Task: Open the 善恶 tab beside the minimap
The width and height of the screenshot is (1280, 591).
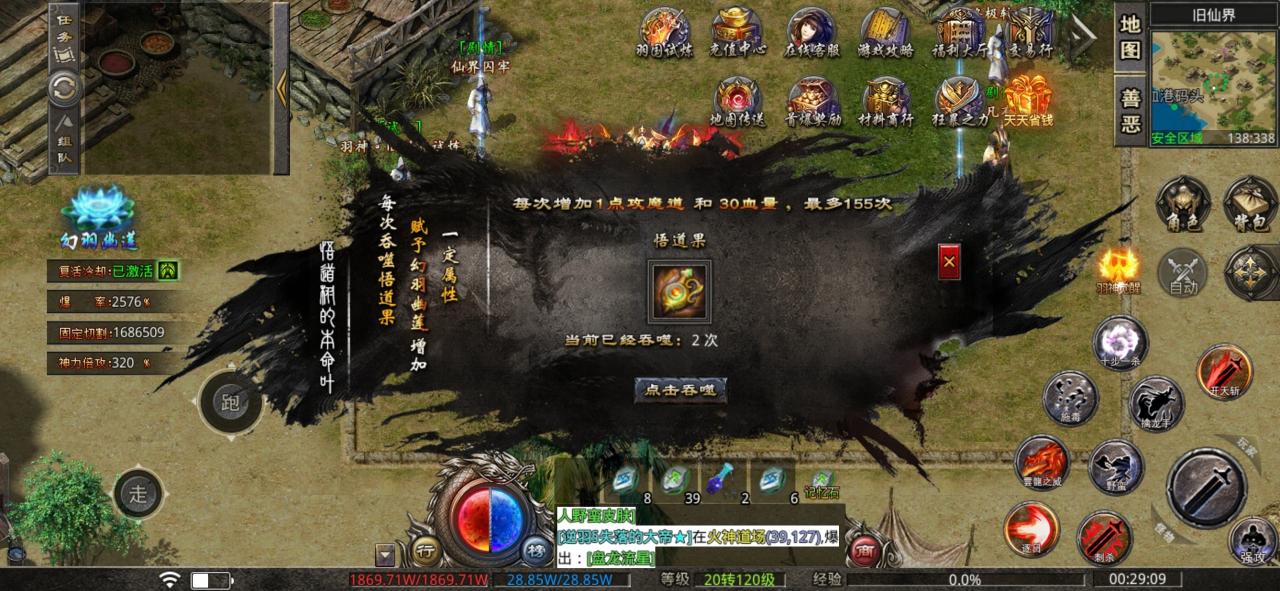Action: [x=1130, y=110]
